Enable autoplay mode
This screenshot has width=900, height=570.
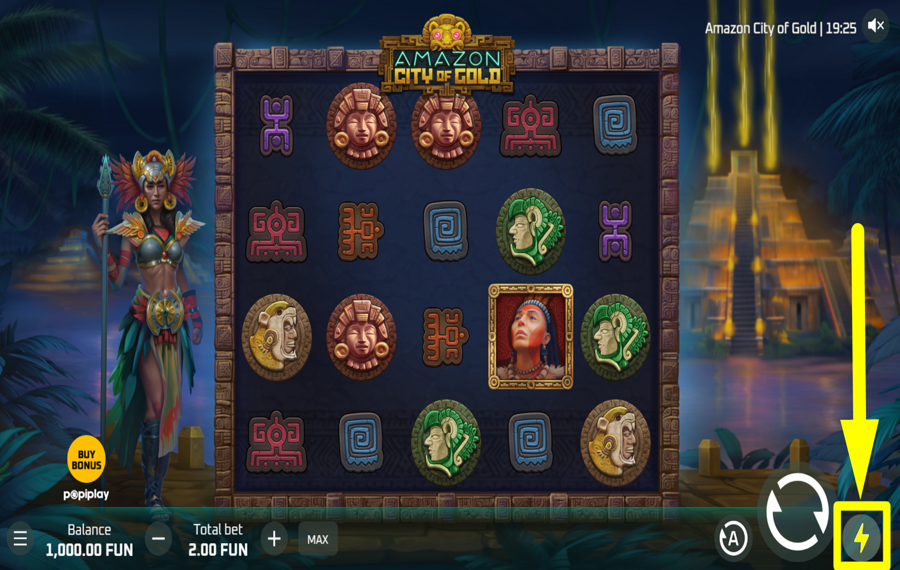point(733,539)
